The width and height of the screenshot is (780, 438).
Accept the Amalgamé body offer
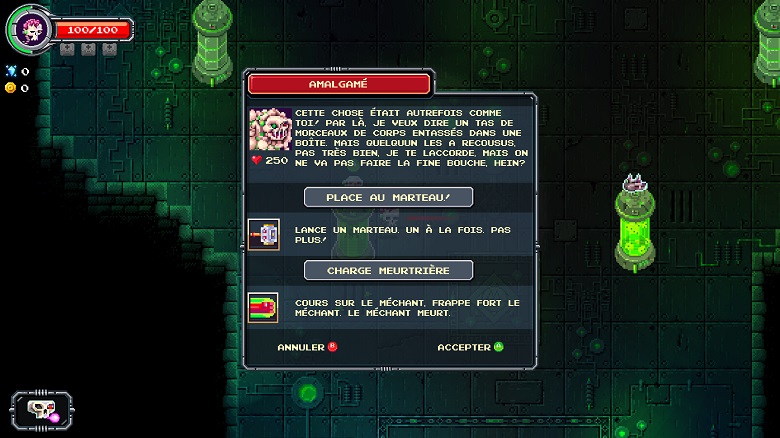point(470,347)
